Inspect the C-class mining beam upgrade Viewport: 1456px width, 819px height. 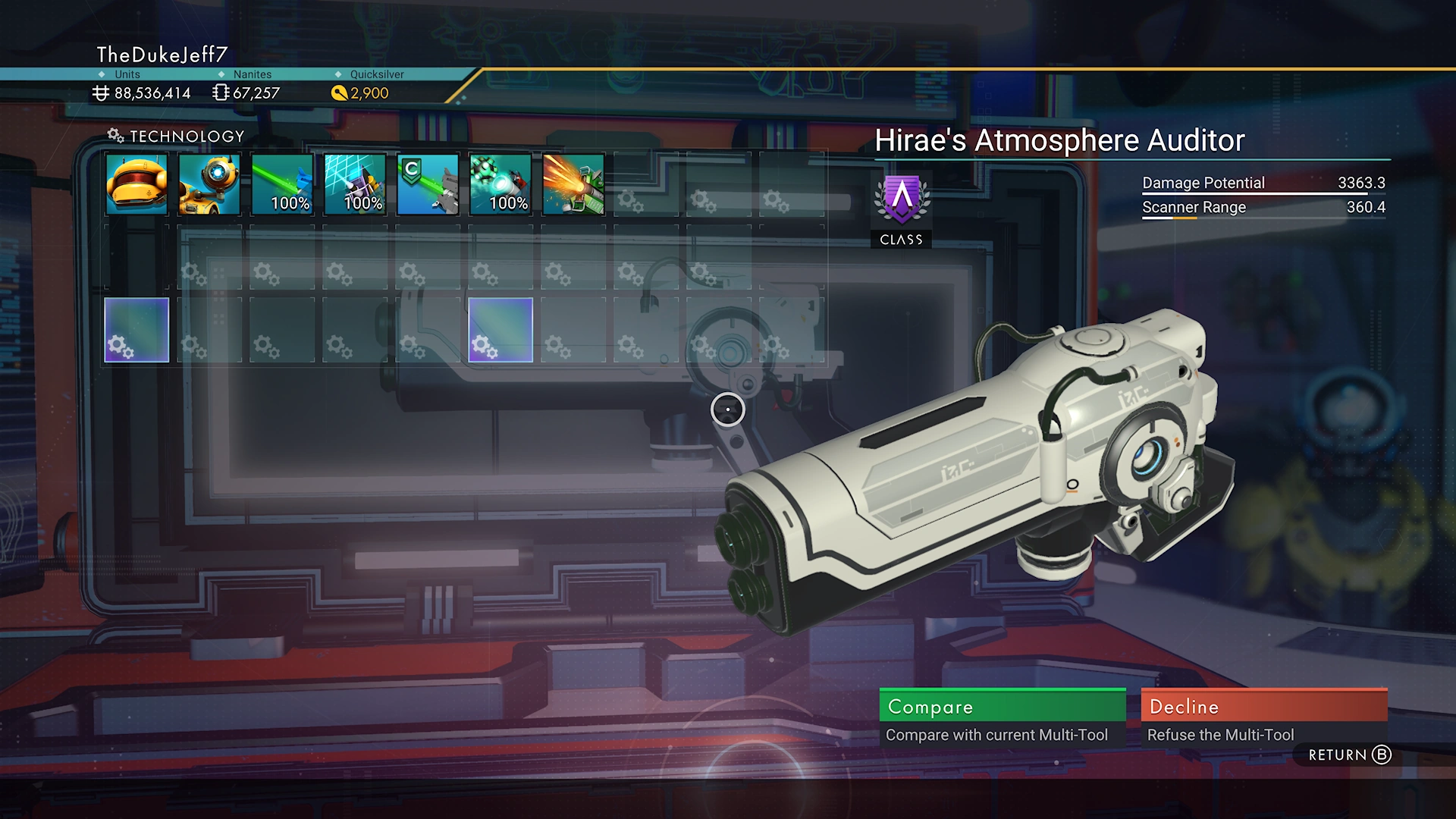(428, 185)
